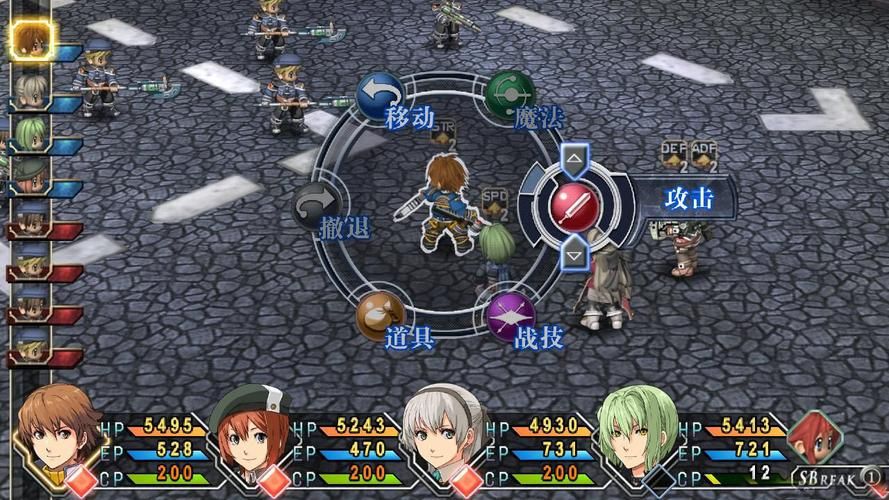Screen dimensions: 889x500
Task: Click the up arrow above the attack icon
Action: pos(574,157)
